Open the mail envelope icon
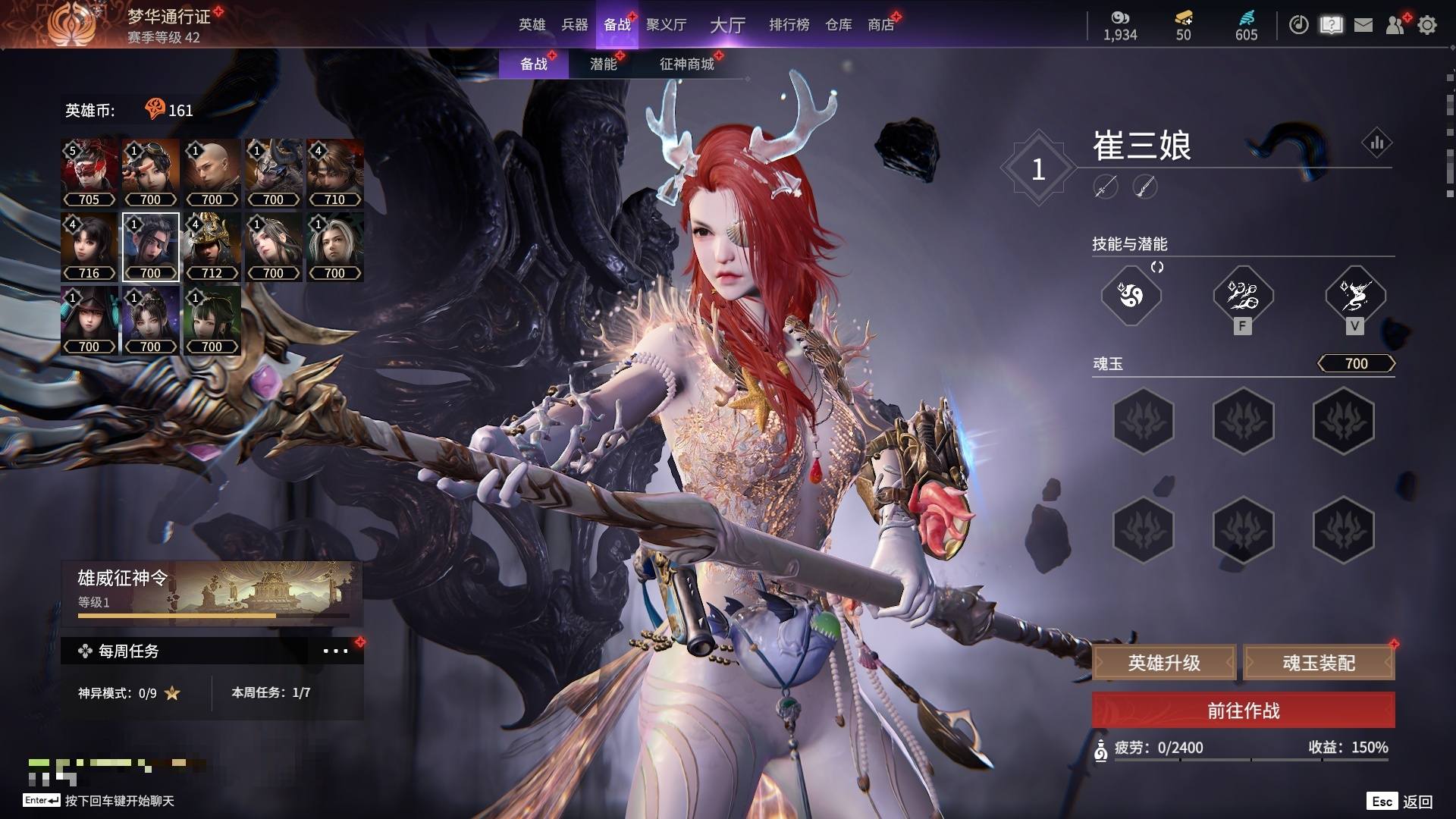Image resolution: width=1456 pixels, height=819 pixels. coord(1363,25)
